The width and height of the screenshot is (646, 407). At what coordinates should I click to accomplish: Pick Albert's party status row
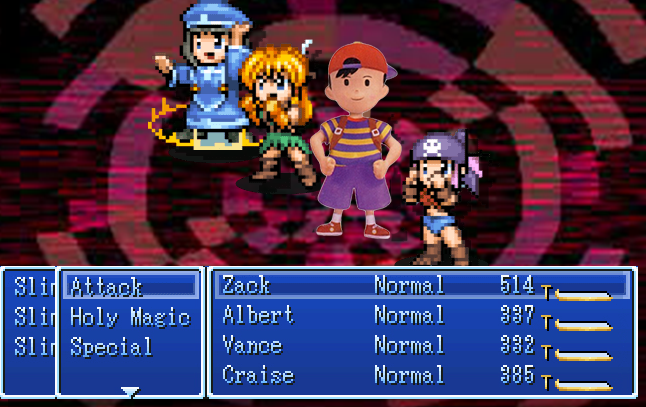point(258,316)
